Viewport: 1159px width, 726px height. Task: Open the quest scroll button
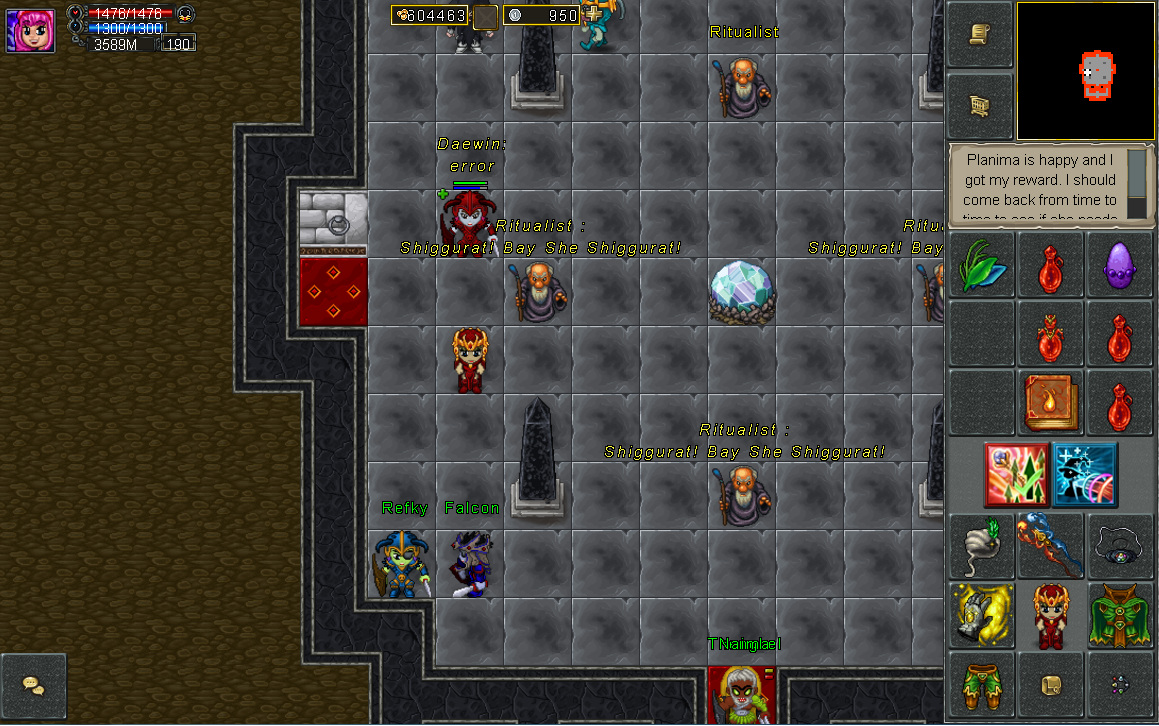pos(979,34)
